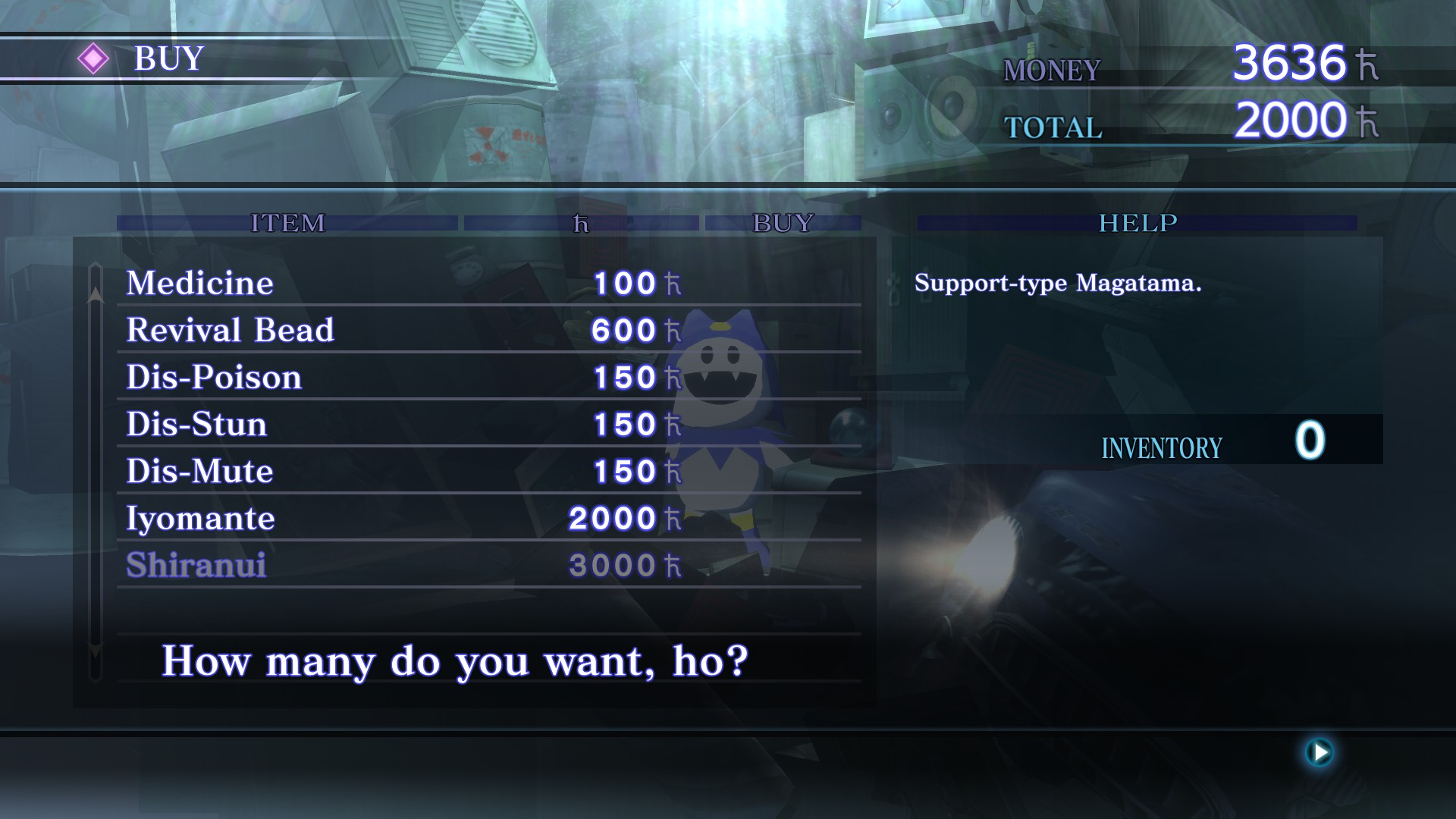The width and height of the screenshot is (1456, 819).
Task: Select Medicine in the shop list
Action: click(200, 284)
